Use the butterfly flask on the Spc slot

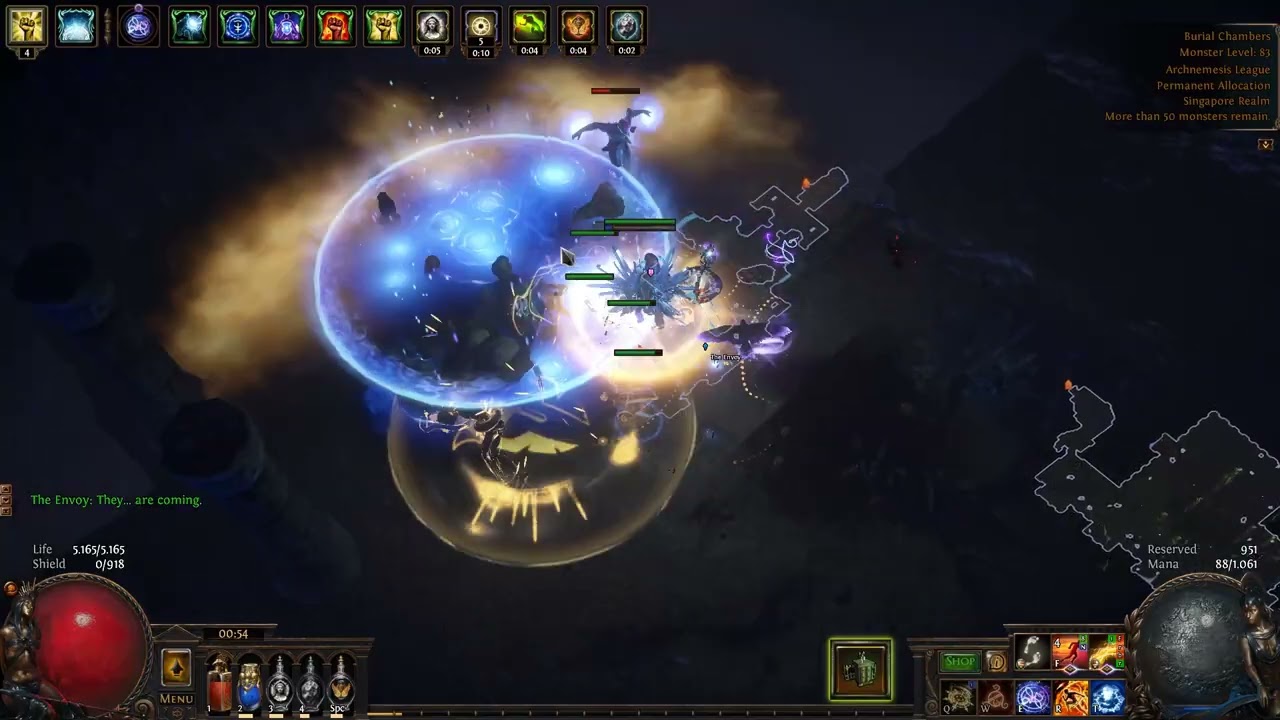point(341,686)
